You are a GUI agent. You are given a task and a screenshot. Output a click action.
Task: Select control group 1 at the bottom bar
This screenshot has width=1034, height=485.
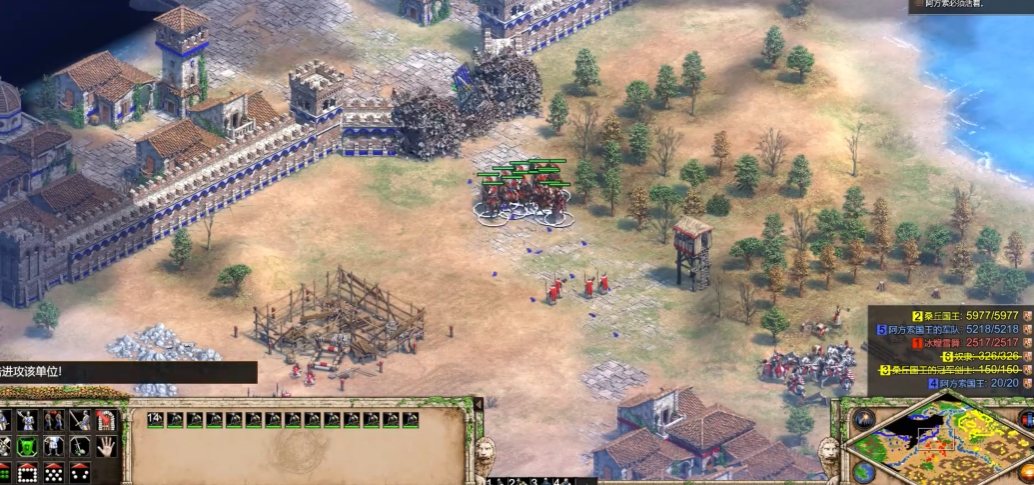(x=489, y=481)
